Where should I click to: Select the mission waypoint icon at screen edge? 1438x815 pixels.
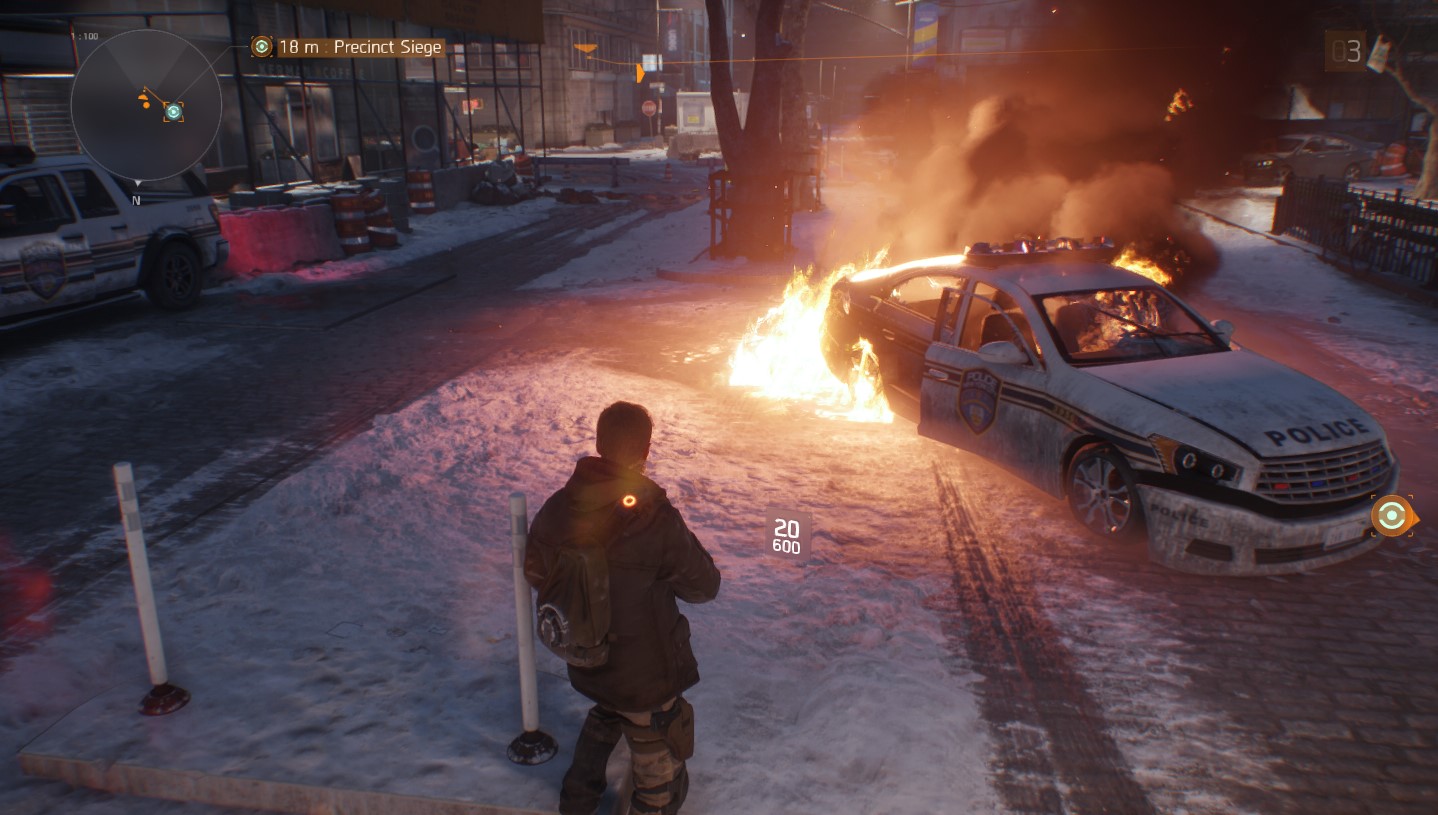(1391, 516)
